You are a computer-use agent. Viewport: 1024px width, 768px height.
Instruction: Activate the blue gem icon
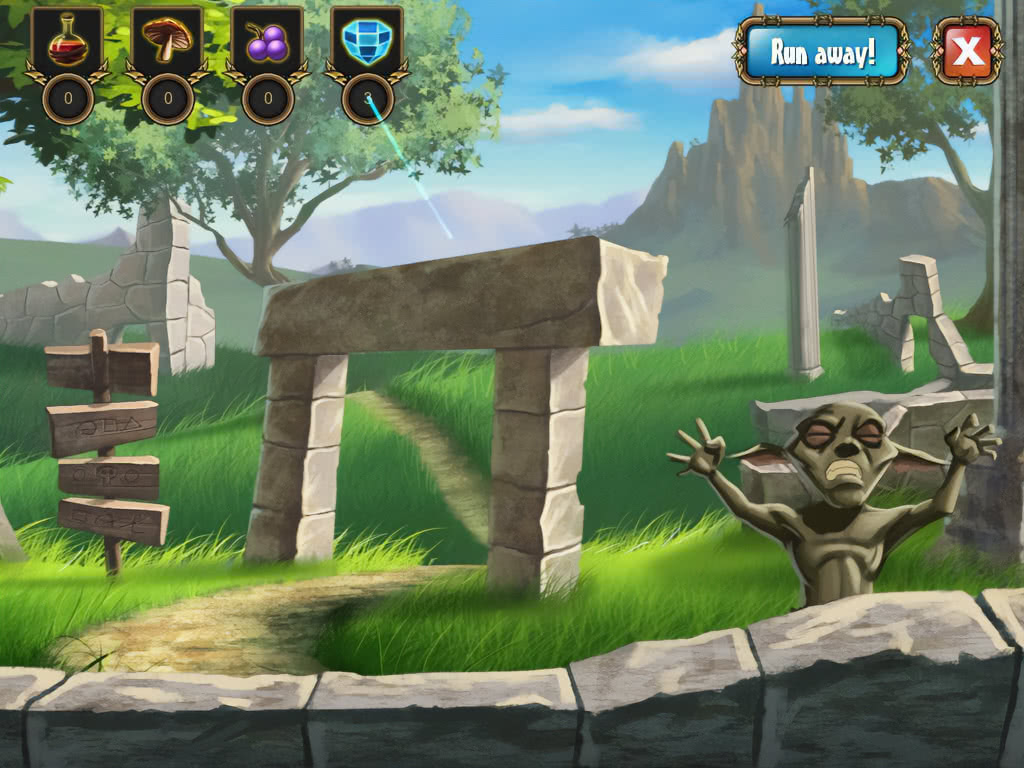point(367,43)
